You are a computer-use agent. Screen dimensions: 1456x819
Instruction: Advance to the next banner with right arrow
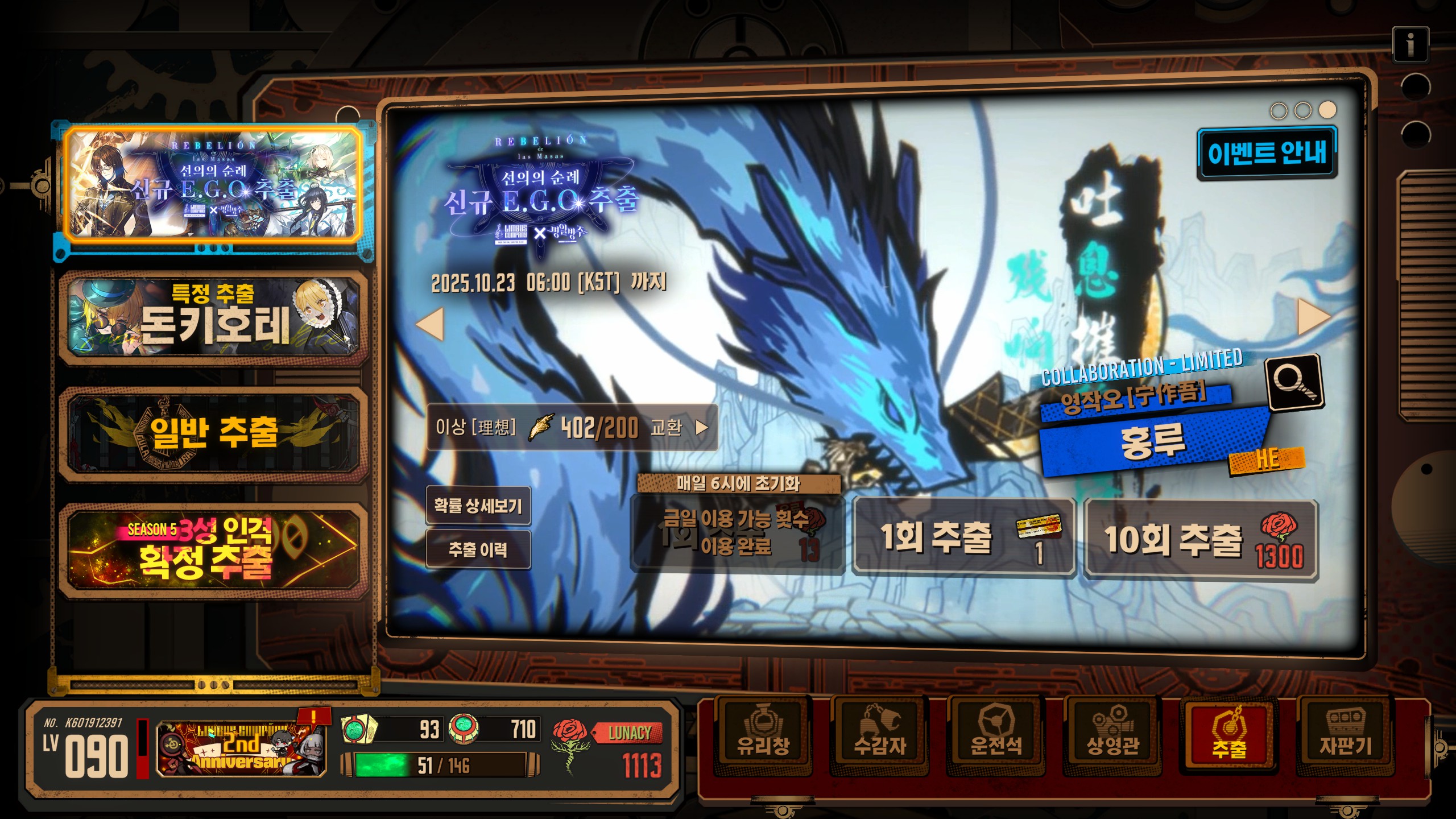click(1313, 317)
